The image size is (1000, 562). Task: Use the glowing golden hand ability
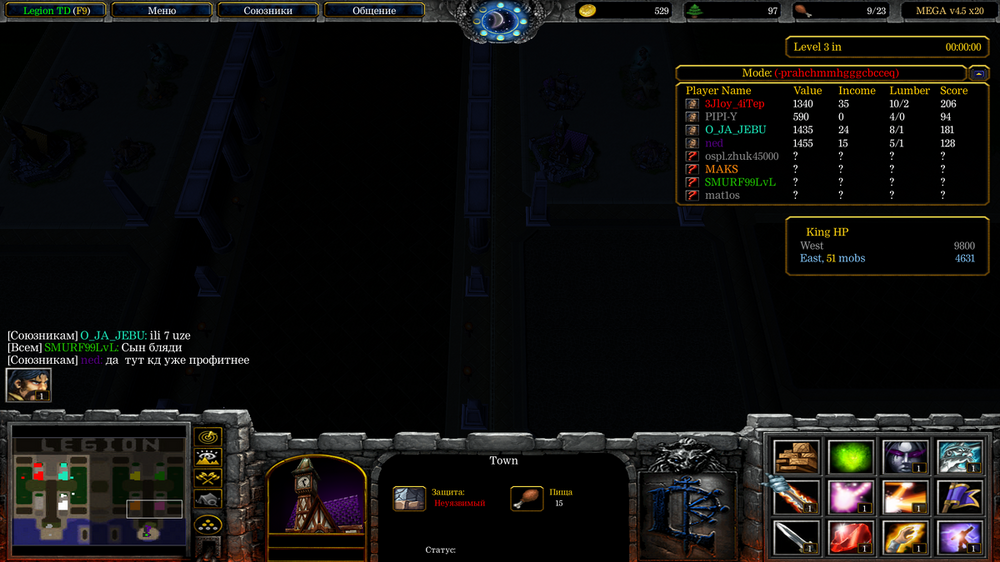(905, 538)
